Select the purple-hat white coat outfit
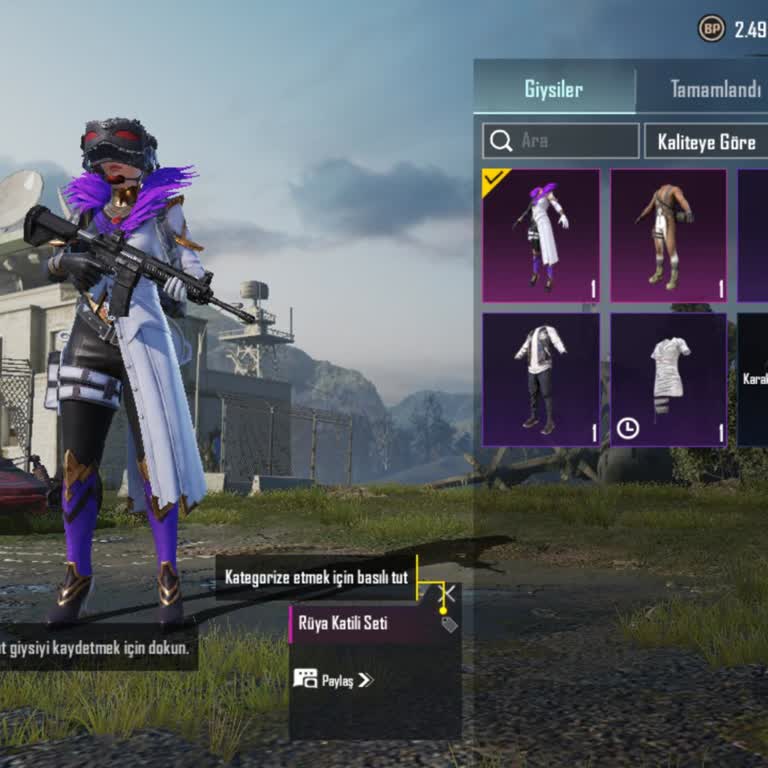The image size is (768, 768). pyautogui.click(x=541, y=236)
